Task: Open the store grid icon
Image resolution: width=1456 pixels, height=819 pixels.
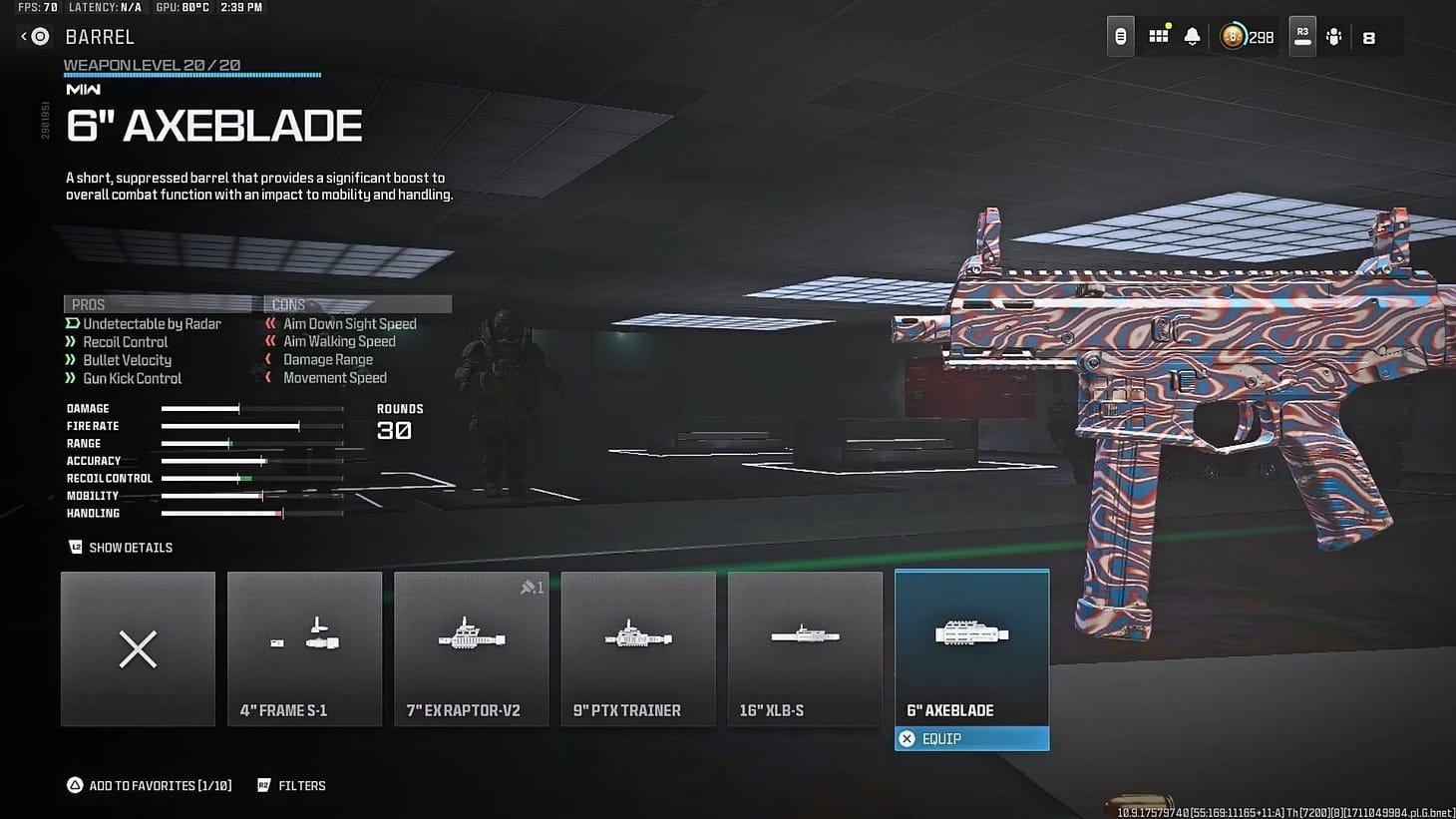Action: (x=1158, y=36)
